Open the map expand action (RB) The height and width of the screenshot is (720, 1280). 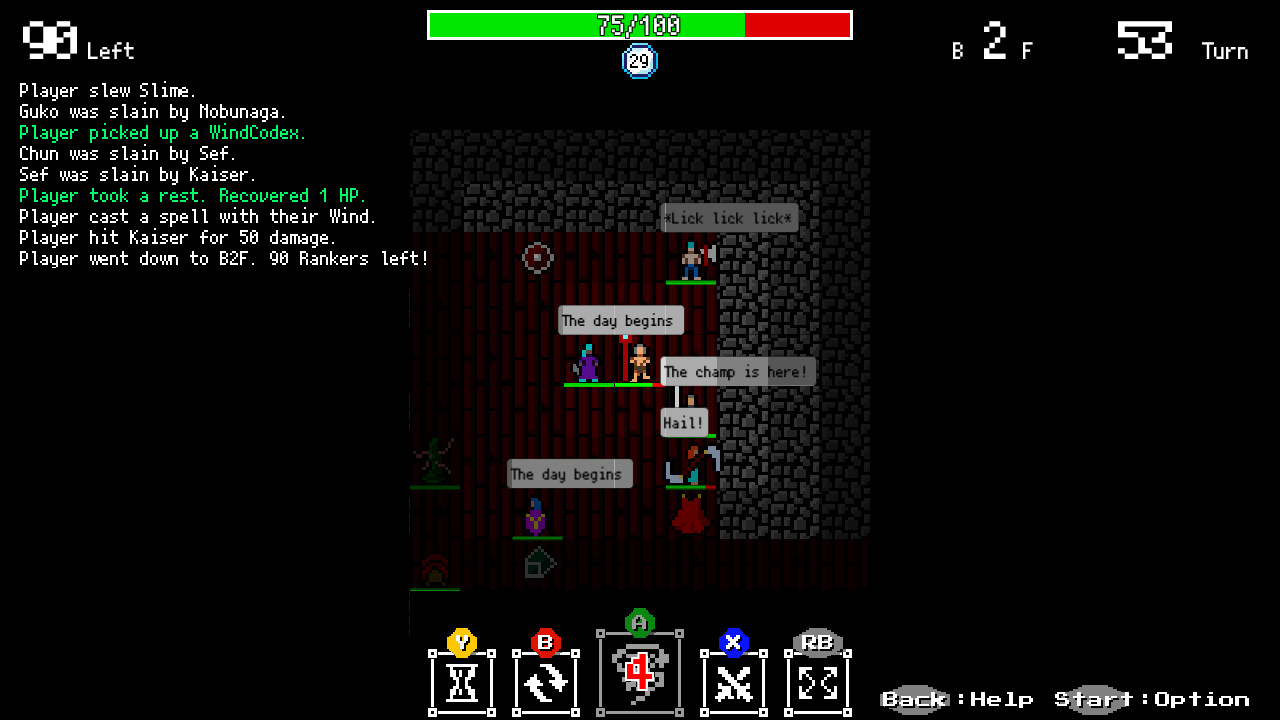point(817,683)
